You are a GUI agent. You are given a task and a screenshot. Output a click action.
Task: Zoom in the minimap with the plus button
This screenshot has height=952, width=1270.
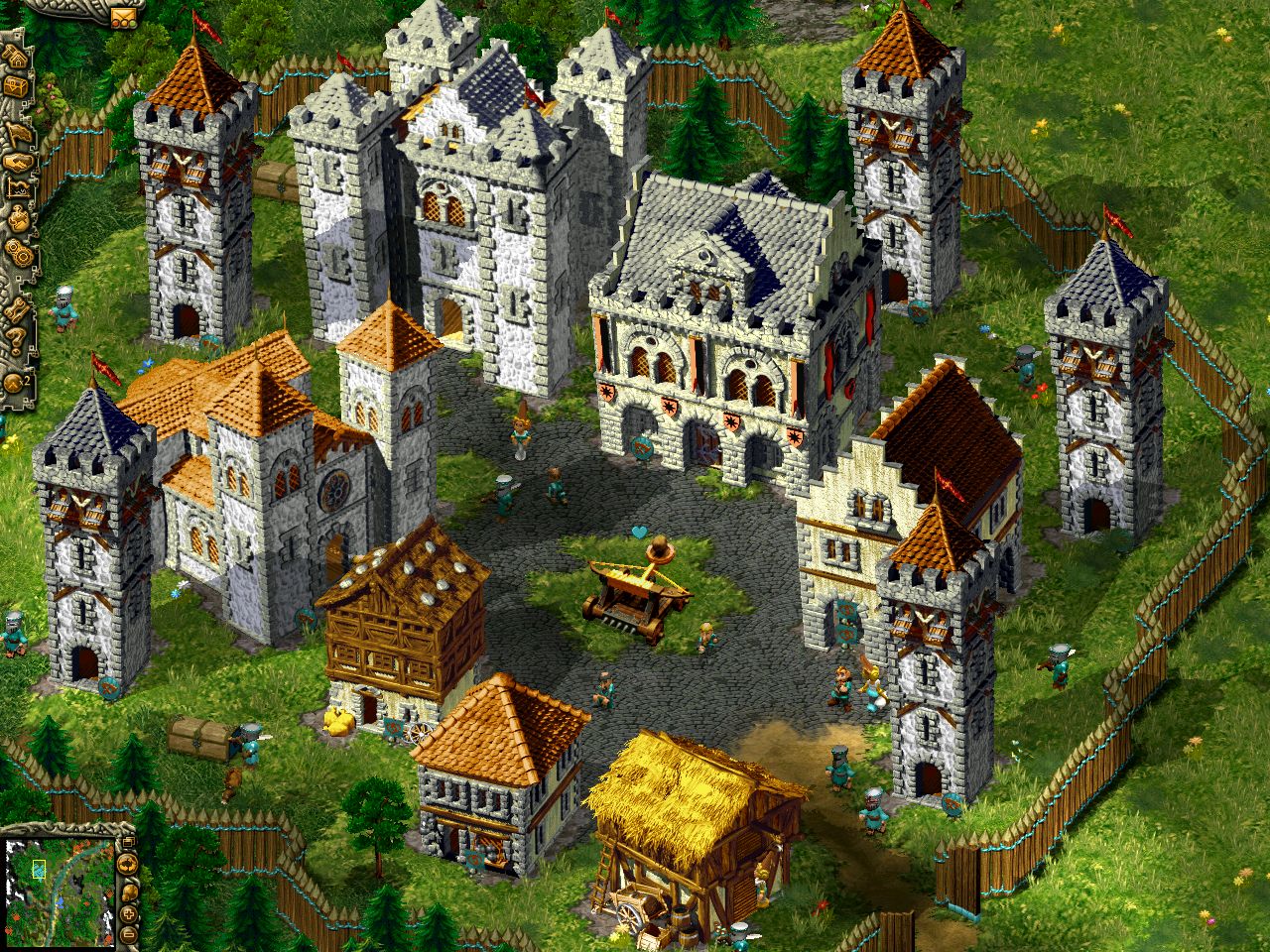click(x=128, y=913)
